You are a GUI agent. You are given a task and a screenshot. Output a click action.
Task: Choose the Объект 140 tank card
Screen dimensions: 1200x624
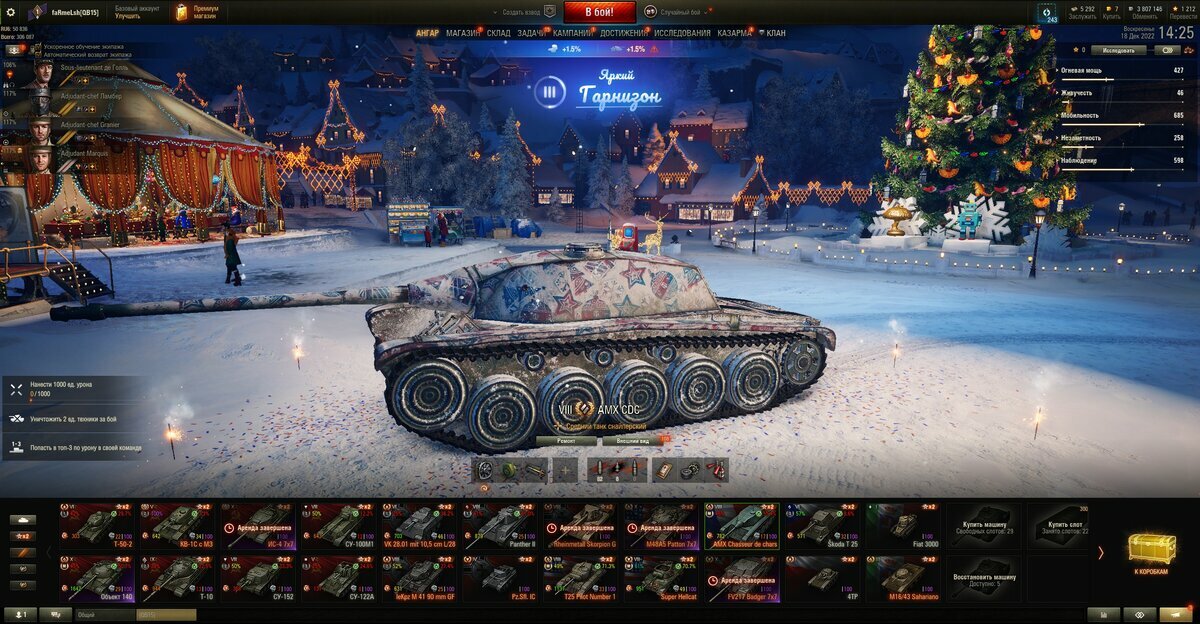point(96,577)
